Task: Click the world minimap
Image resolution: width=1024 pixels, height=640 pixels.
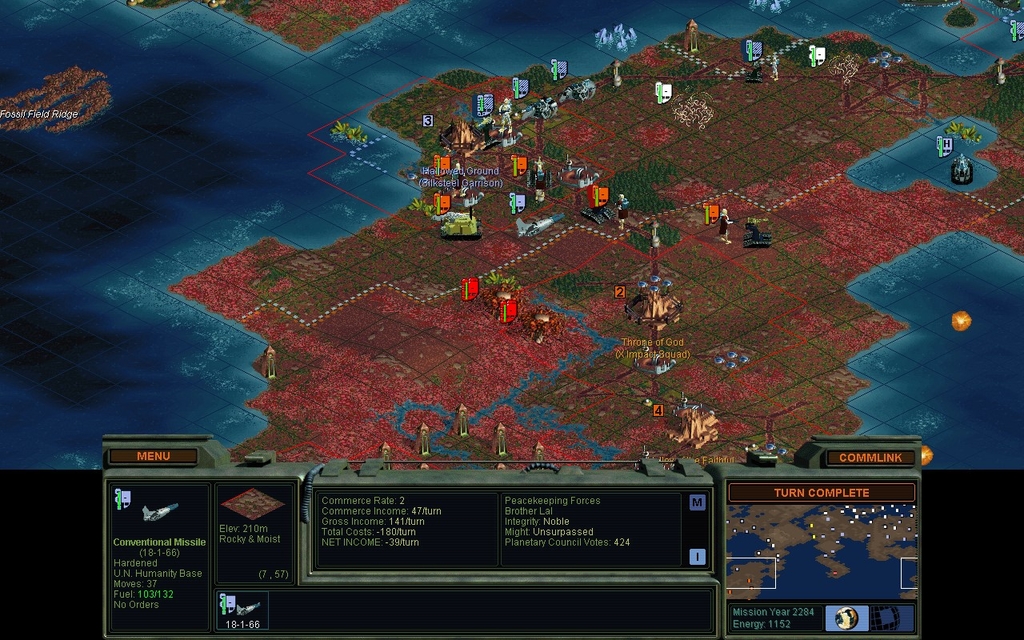Action: pyautogui.click(x=821, y=552)
